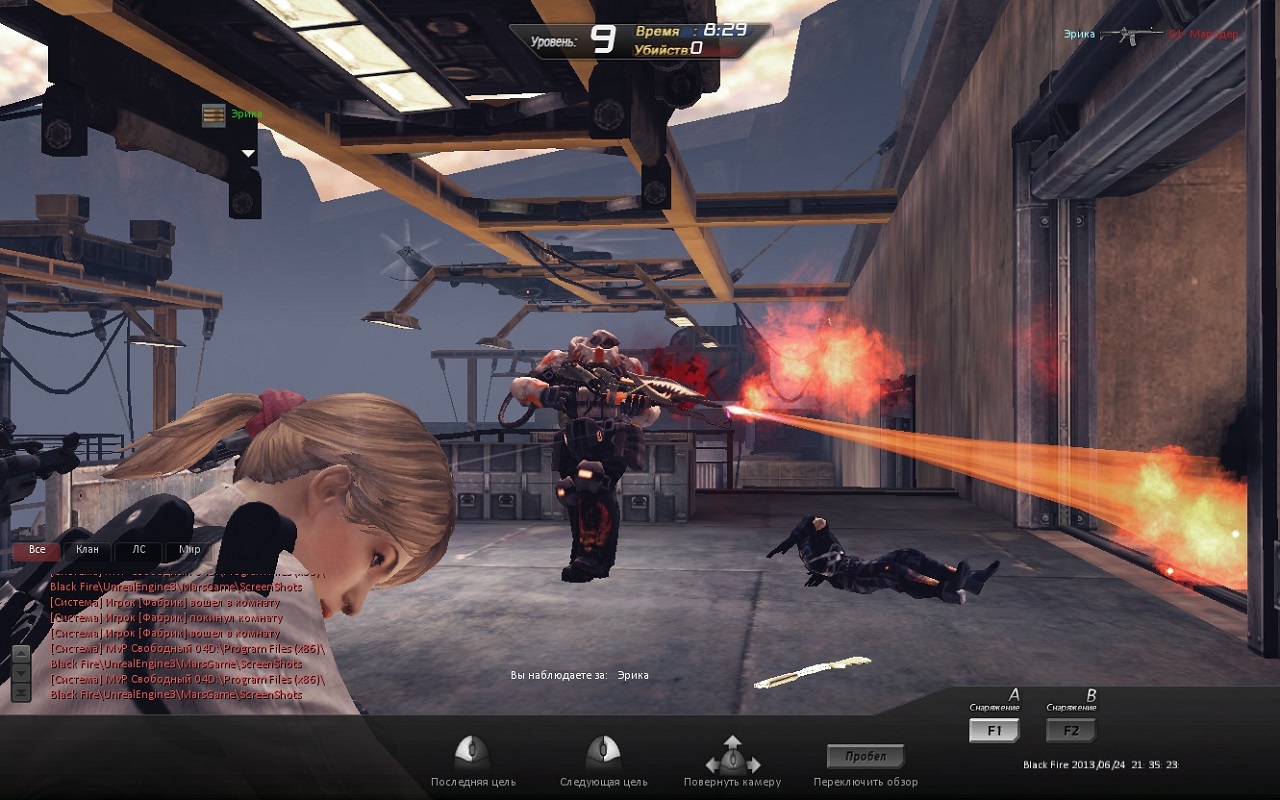Expand the player list with the white arrow
The image size is (1280, 800).
[248, 154]
